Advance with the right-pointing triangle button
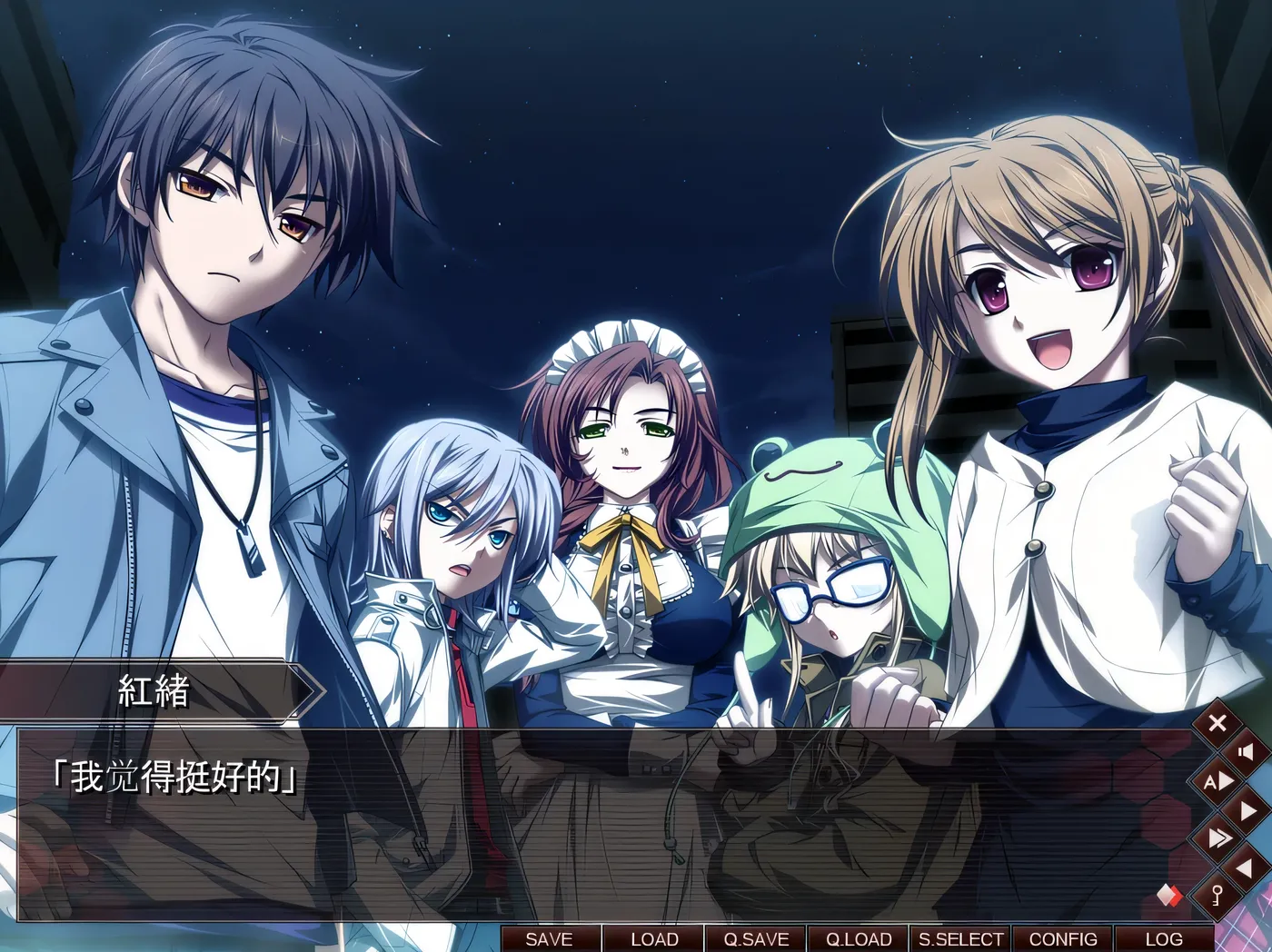 pos(1246,810)
